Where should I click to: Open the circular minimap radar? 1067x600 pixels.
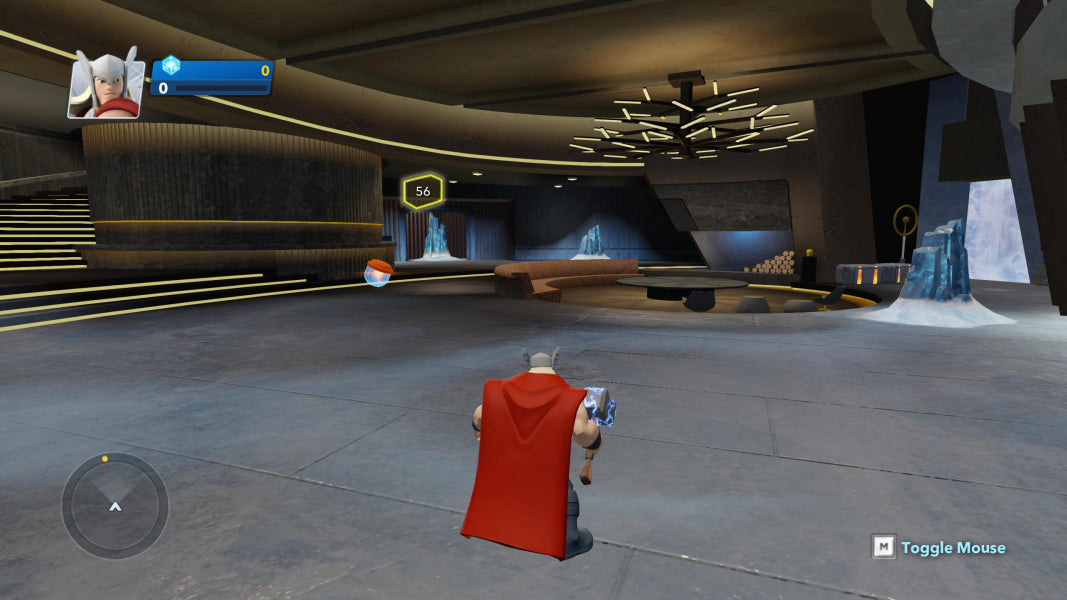pyautogui.click(x=115, y=505)
